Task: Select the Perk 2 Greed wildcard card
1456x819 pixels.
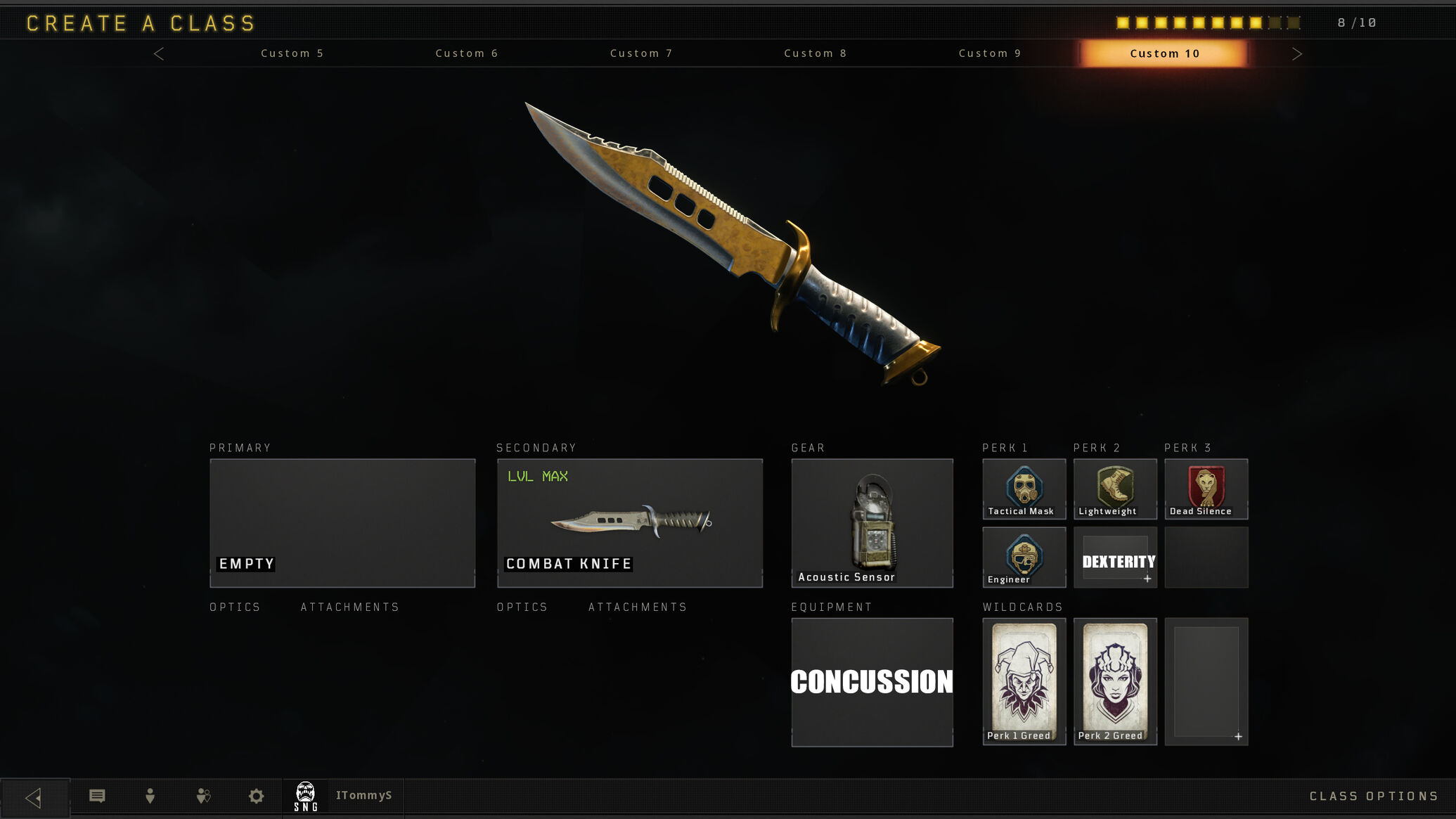Action: click(x=1115, y=681)
